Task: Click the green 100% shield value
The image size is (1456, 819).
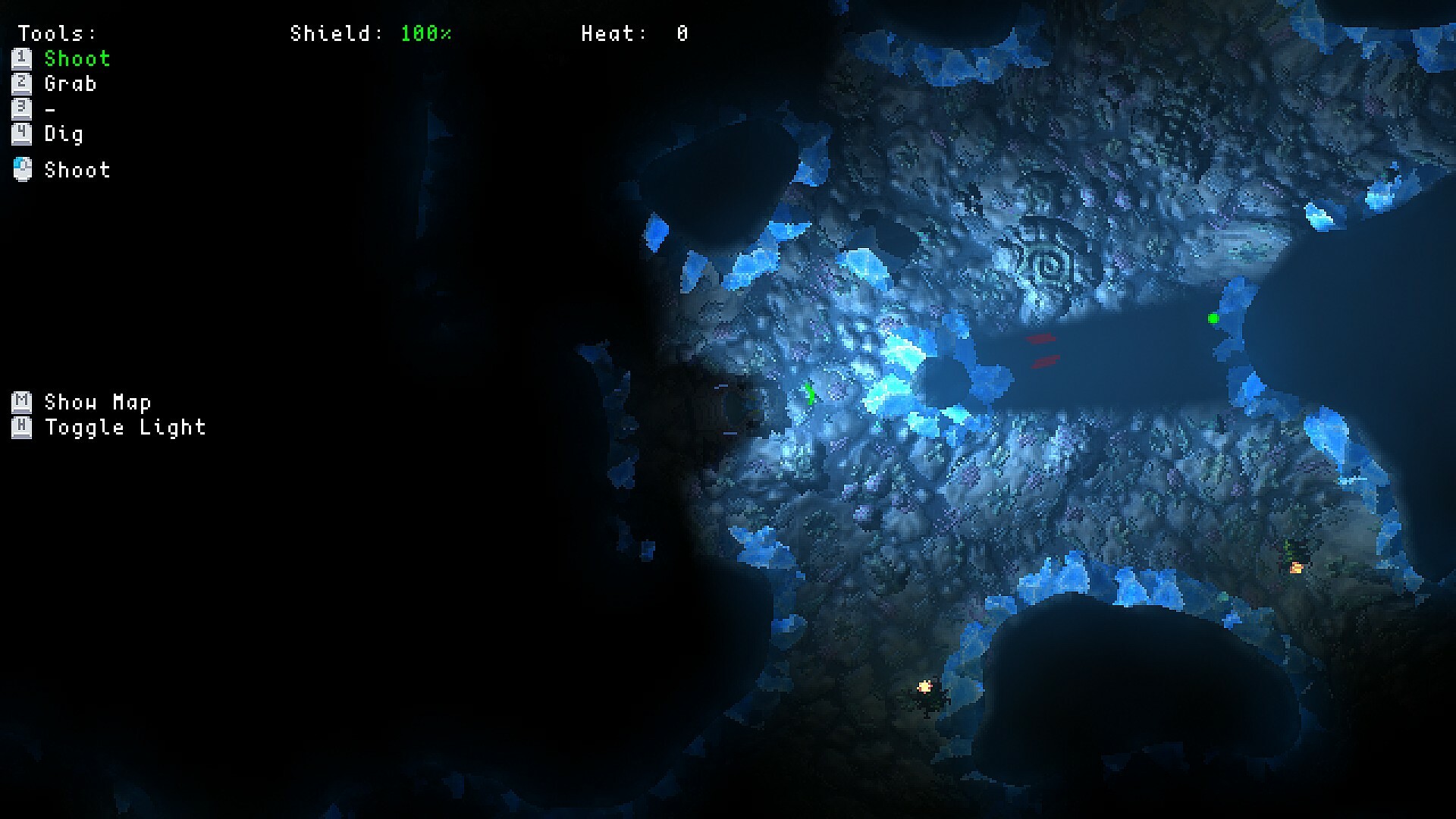Action: (x=427, y=33)
